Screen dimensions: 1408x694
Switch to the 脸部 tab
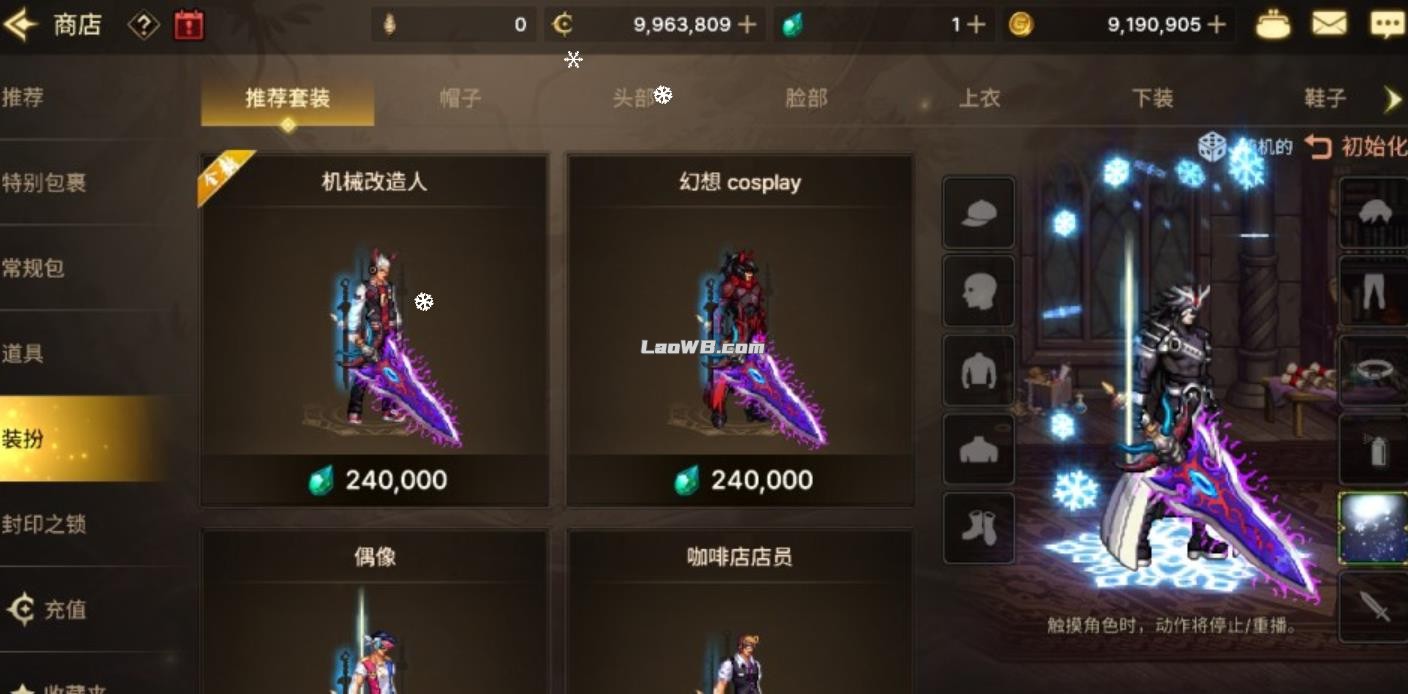(x=806, y=98)
